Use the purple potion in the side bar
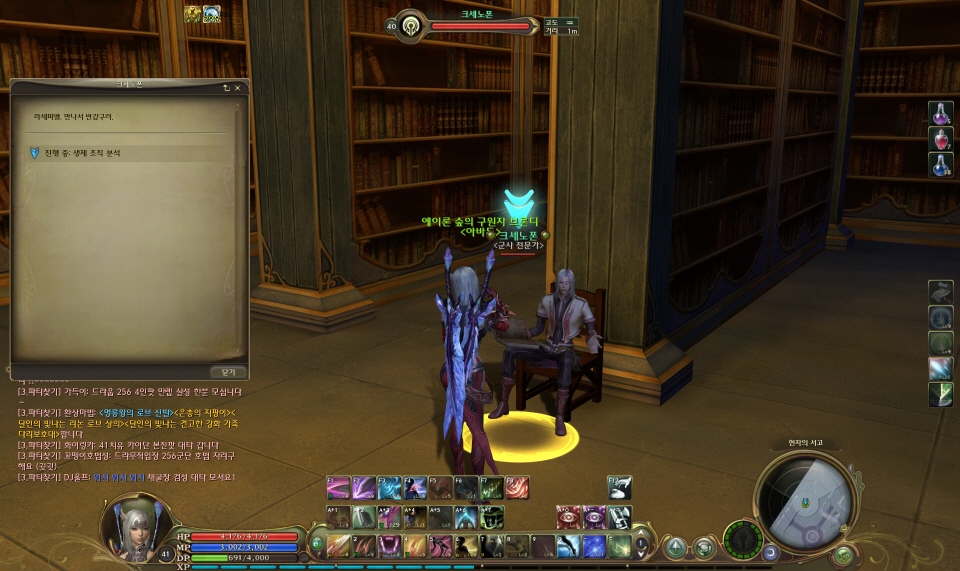960x571 pixels. point(940,114)
